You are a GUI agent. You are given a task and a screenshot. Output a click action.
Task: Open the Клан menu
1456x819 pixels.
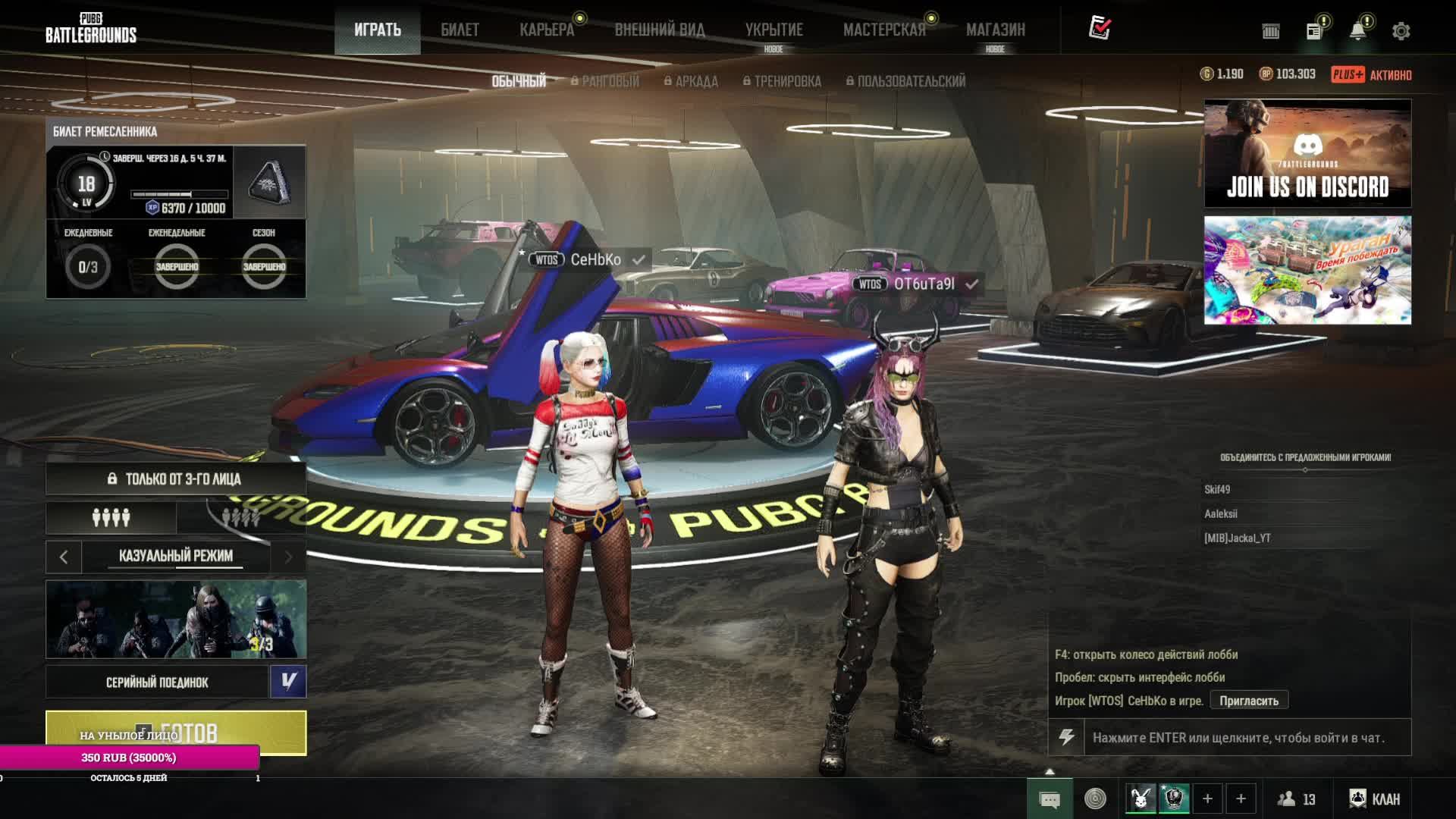click(x=1374, y=799)
